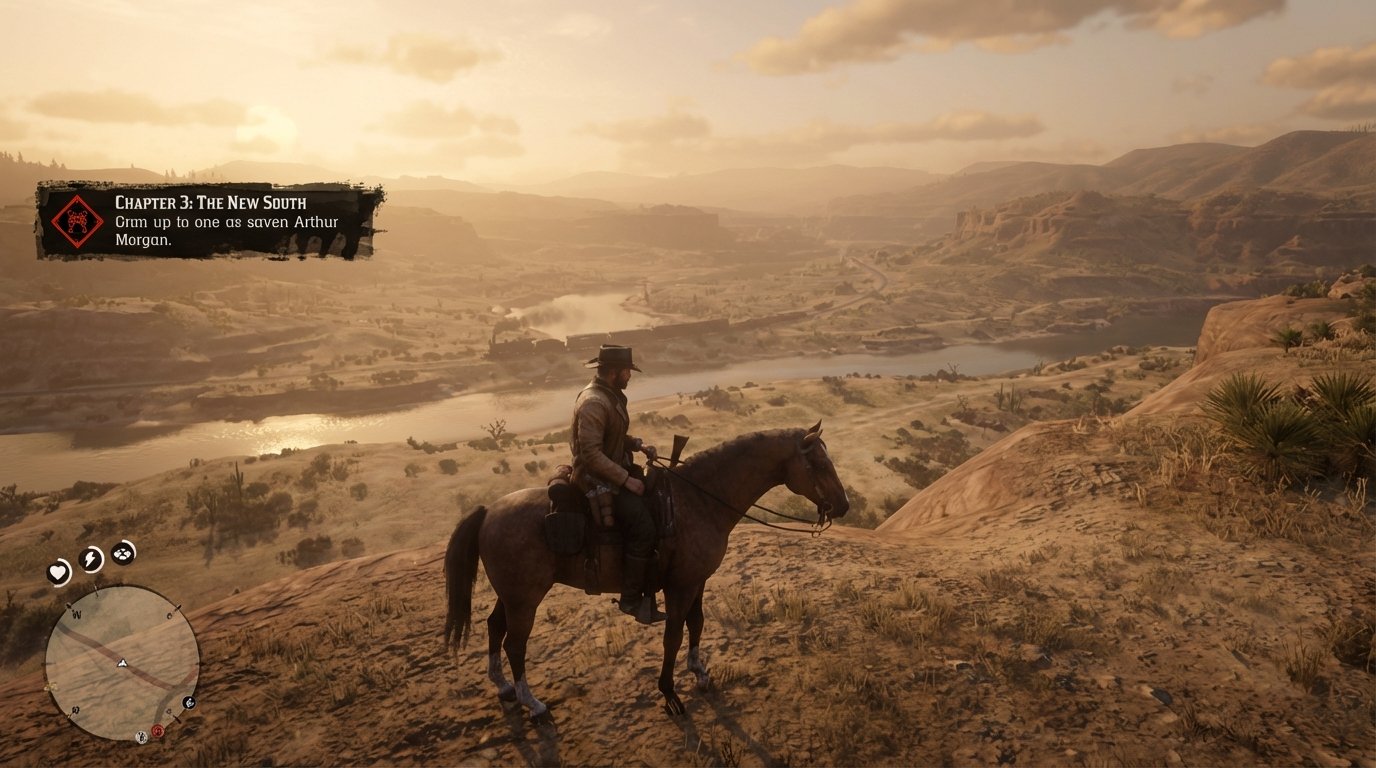Viewport: 1376px width, 768px height.
Task: Click the dark companion blip on minimap edge
Action: [x=189, y=703]
